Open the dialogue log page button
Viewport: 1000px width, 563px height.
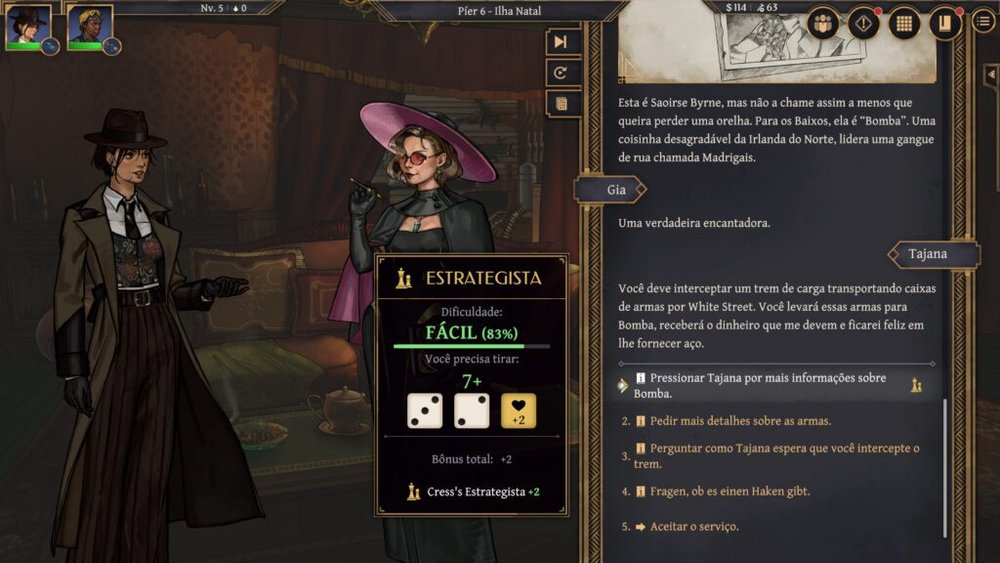coord(561,103)
